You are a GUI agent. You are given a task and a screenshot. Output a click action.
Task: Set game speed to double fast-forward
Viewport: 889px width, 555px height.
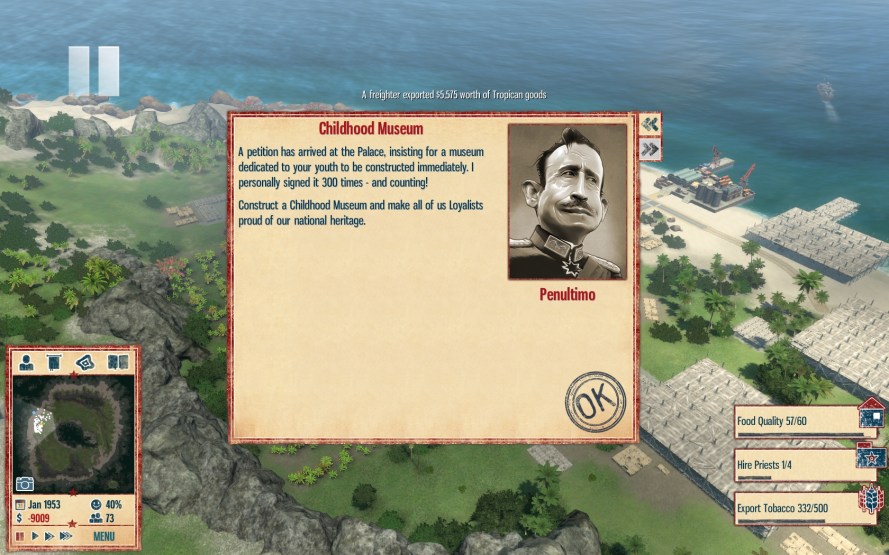pos(49,536)
